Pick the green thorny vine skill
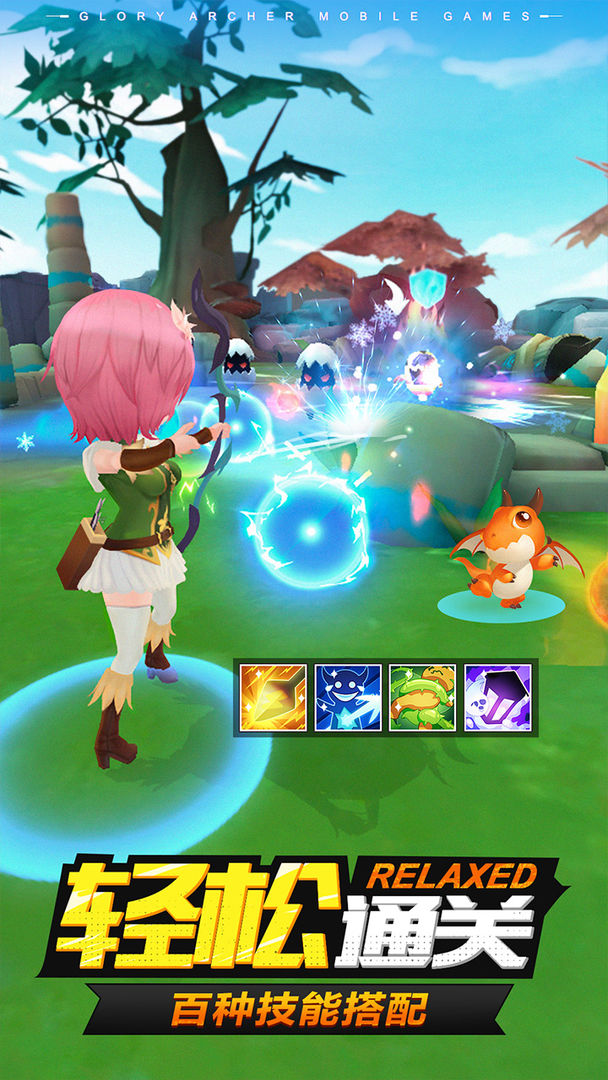The image size is (608, 1080). [422, 697]
